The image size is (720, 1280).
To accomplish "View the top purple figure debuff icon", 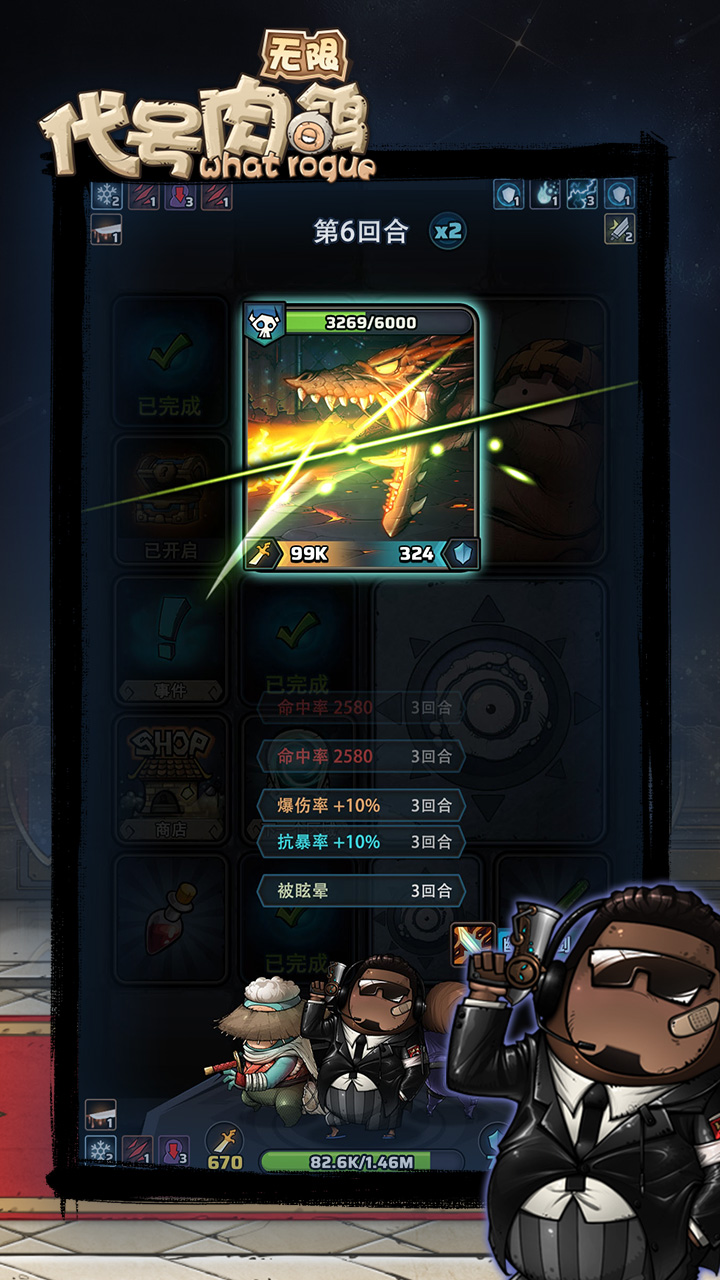I will (x=180, y=195).
